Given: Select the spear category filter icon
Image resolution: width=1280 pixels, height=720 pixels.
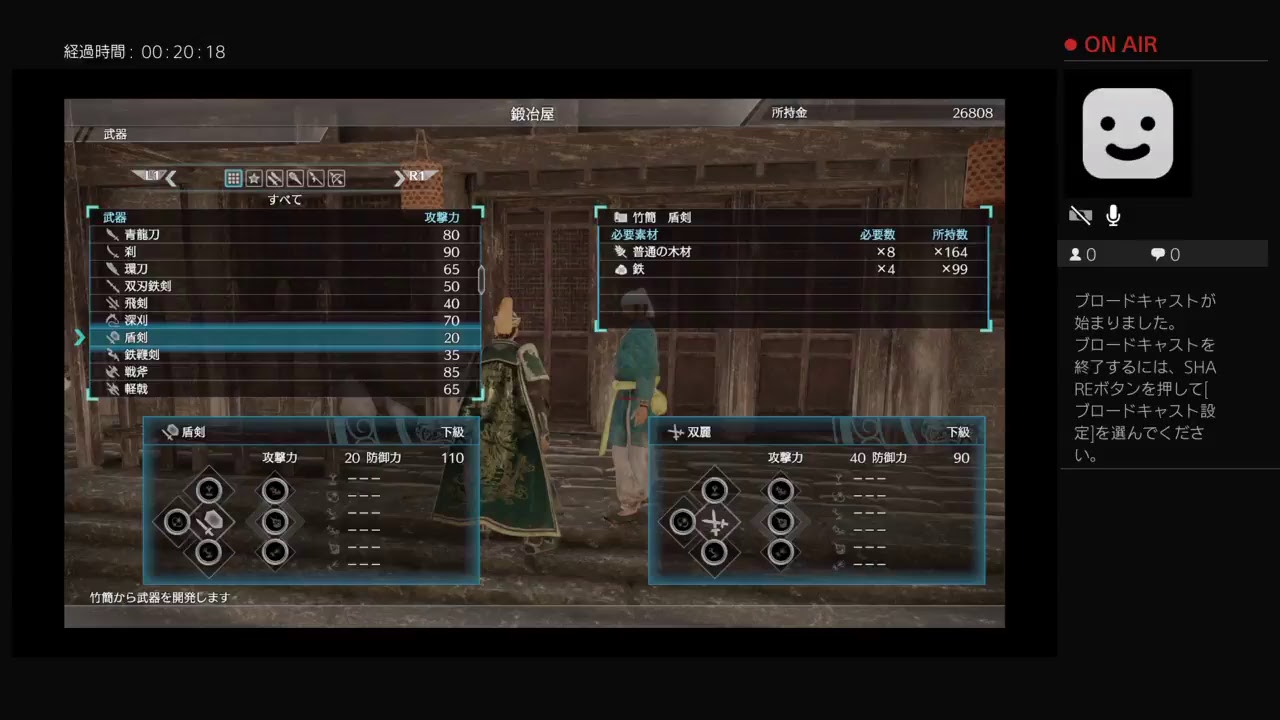Looking at the screenshot, I should tap(314, 178).
